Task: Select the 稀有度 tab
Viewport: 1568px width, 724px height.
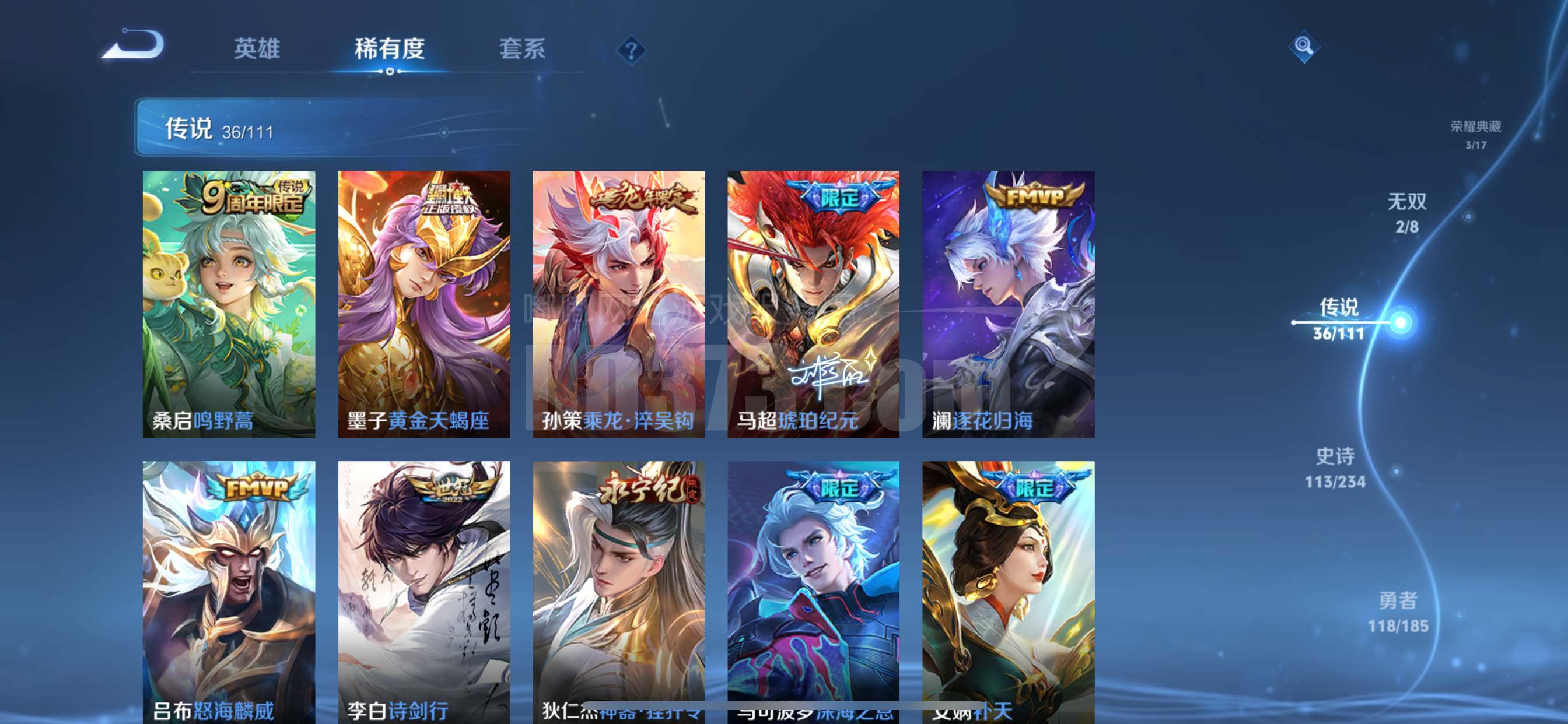Action: [x=390, y=48]
